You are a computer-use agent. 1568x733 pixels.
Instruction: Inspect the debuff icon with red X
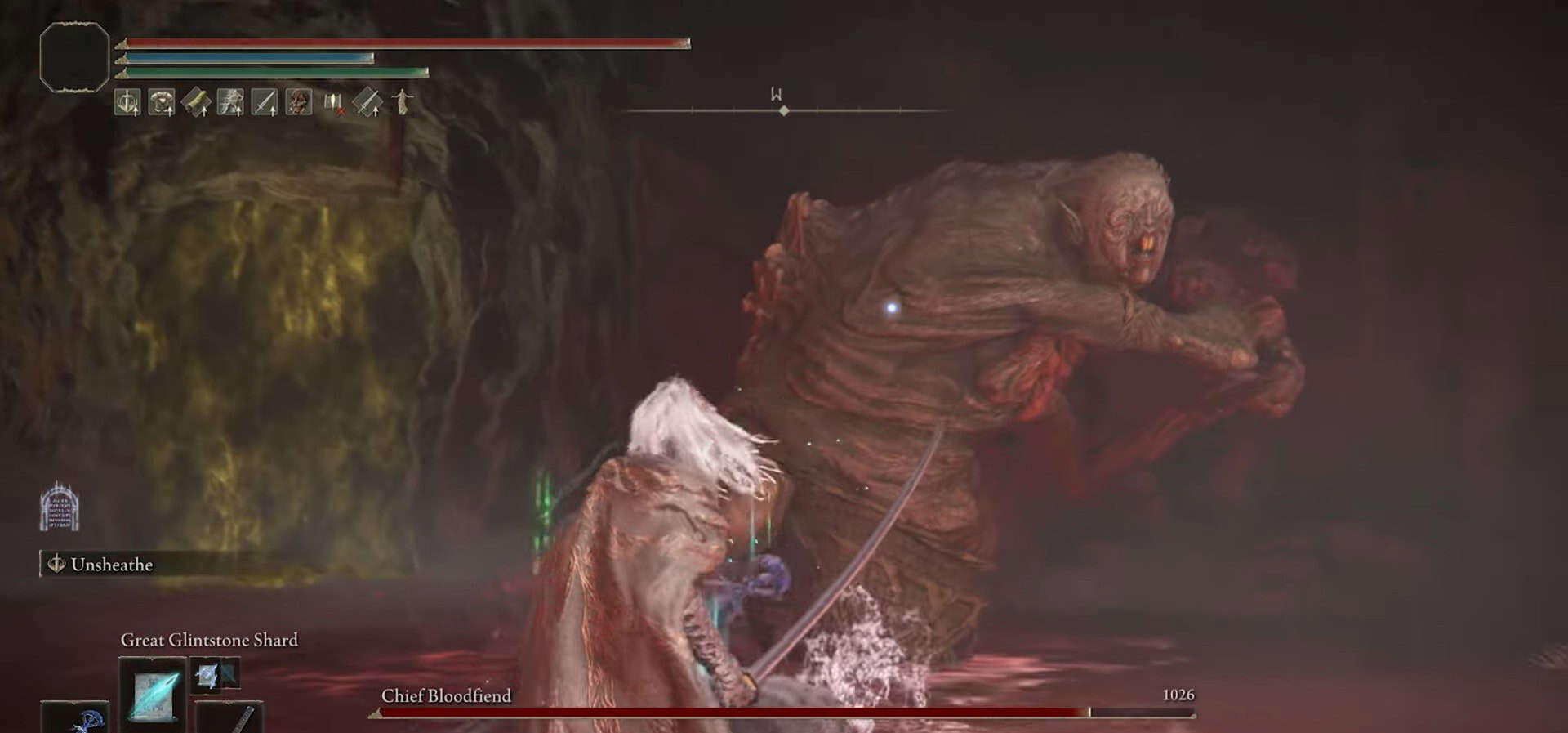334,102
